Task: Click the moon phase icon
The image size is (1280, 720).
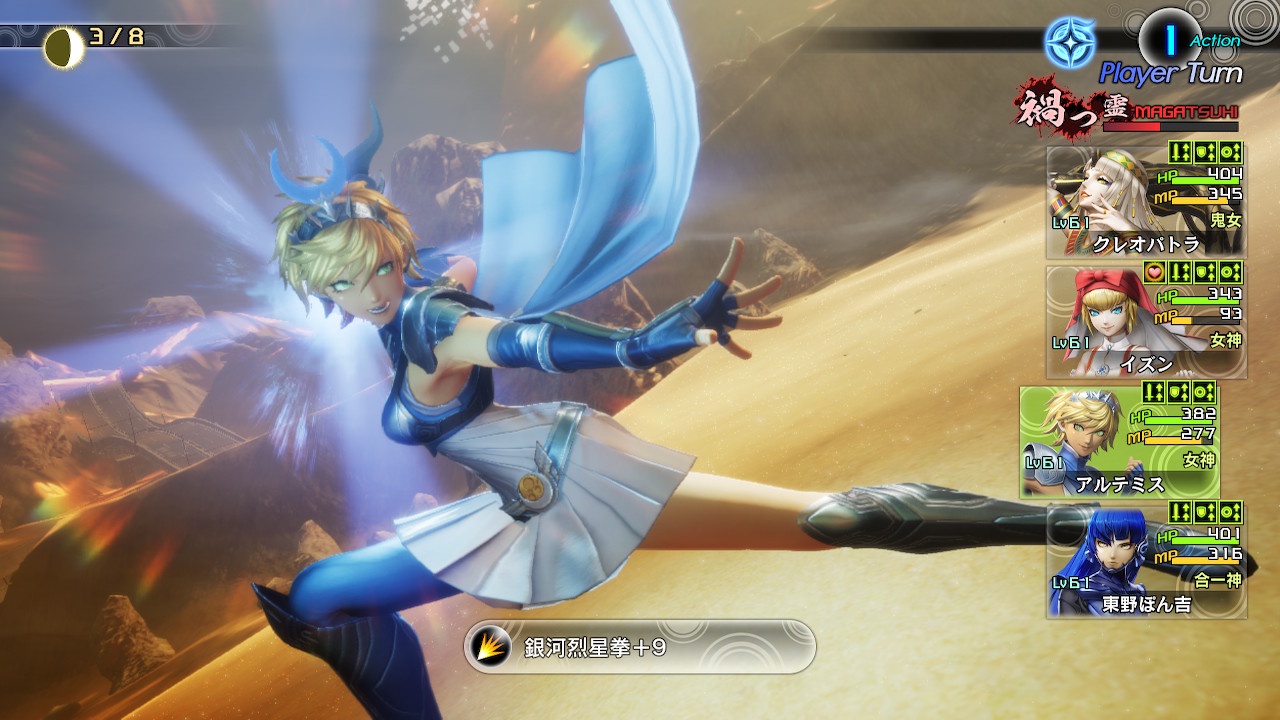Action: [63, 47]
